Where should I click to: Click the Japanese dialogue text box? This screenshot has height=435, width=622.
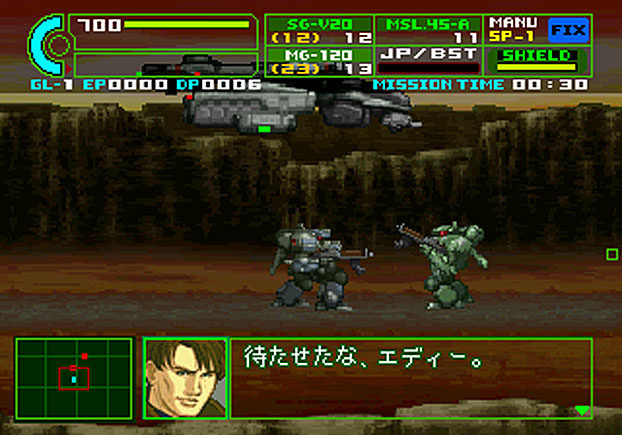(x=410, y=377)
